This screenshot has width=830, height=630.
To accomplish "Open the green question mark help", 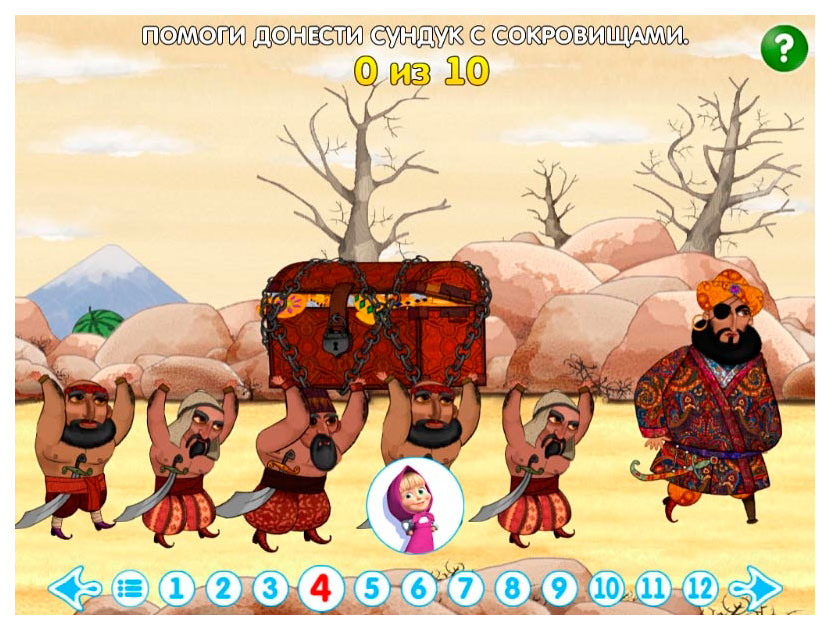I will [784, 47].
